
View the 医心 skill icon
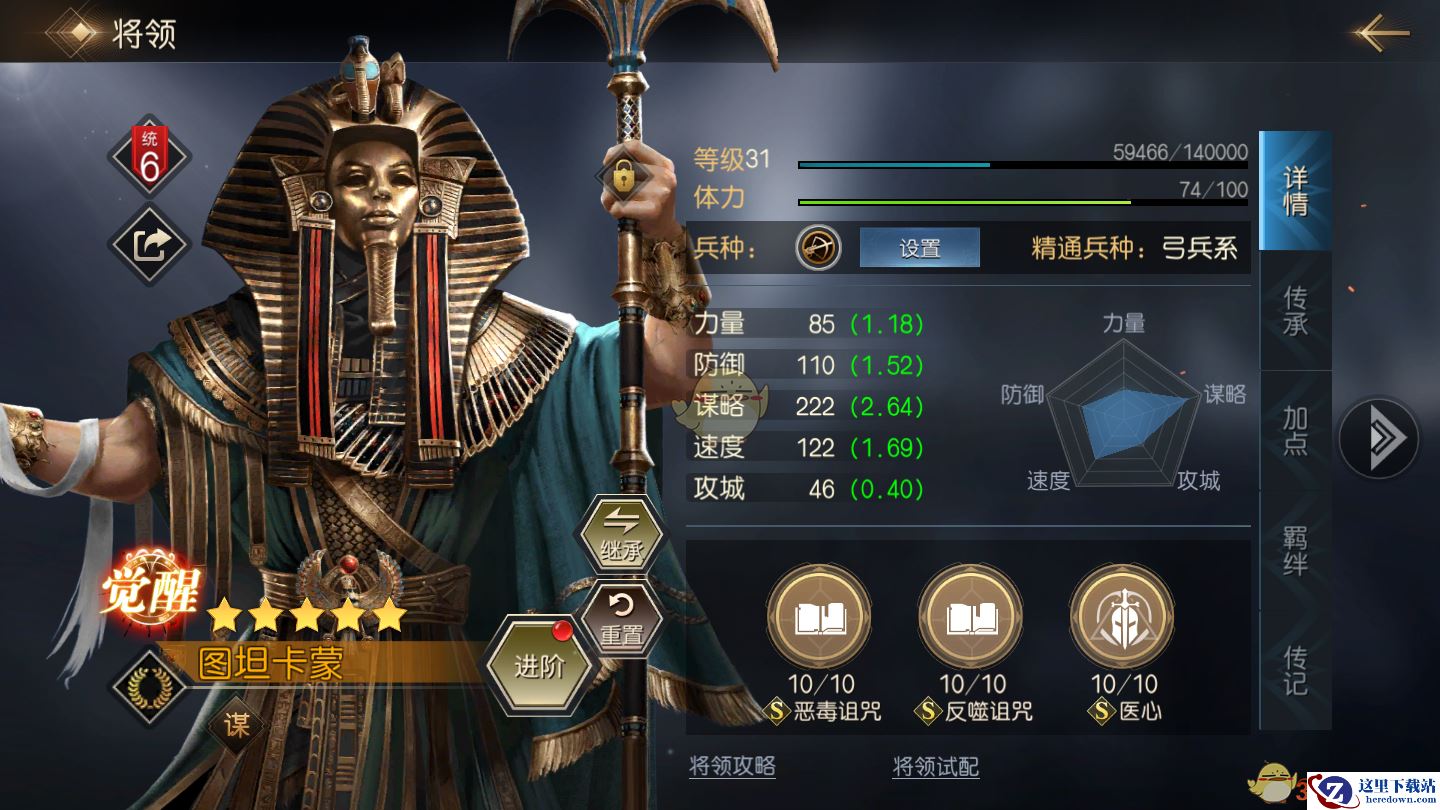pyautogui.click(x=1121, y=616)
